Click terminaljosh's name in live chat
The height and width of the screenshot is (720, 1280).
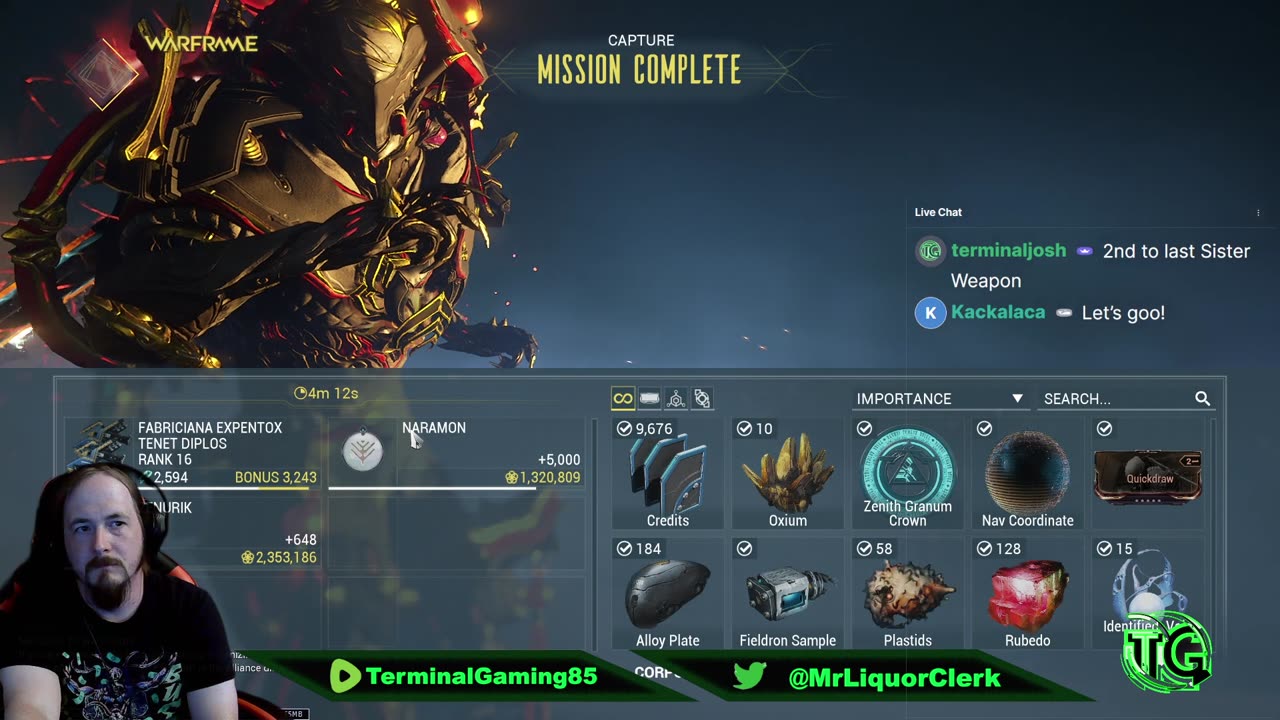click(1008, 251)
